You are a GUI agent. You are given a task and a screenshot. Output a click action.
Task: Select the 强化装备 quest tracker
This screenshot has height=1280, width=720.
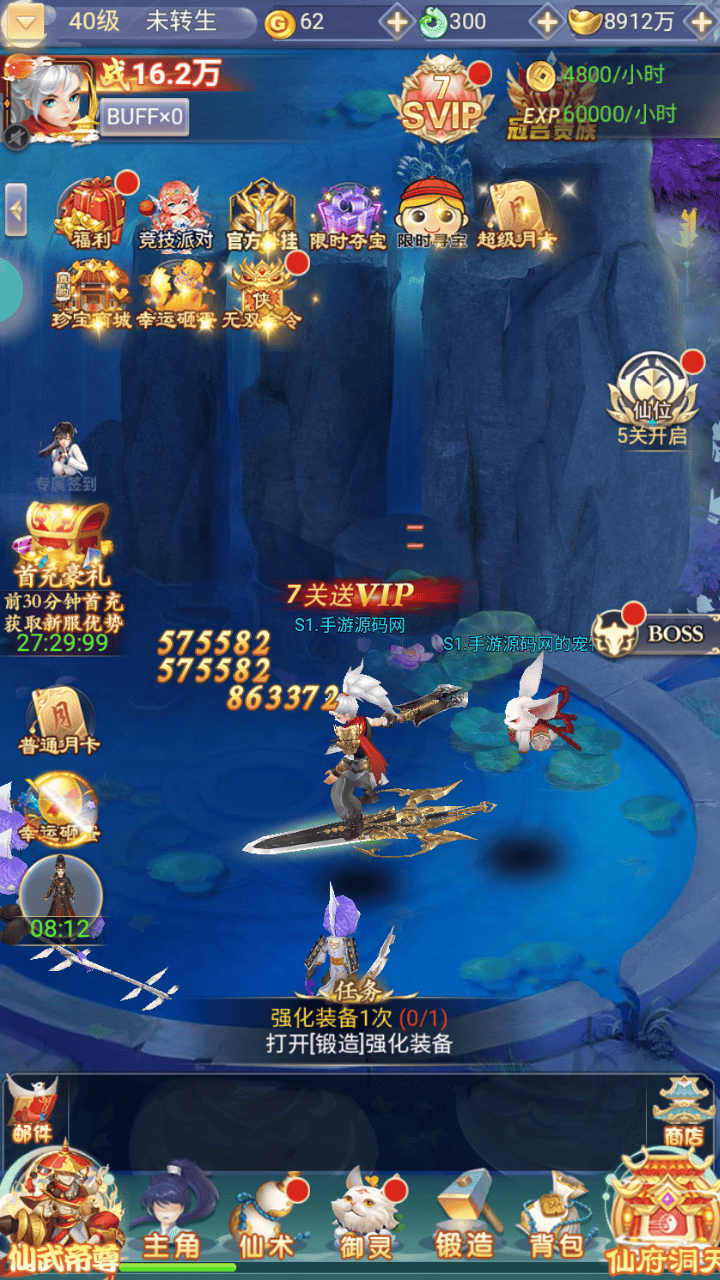[x=359, y=1030]
